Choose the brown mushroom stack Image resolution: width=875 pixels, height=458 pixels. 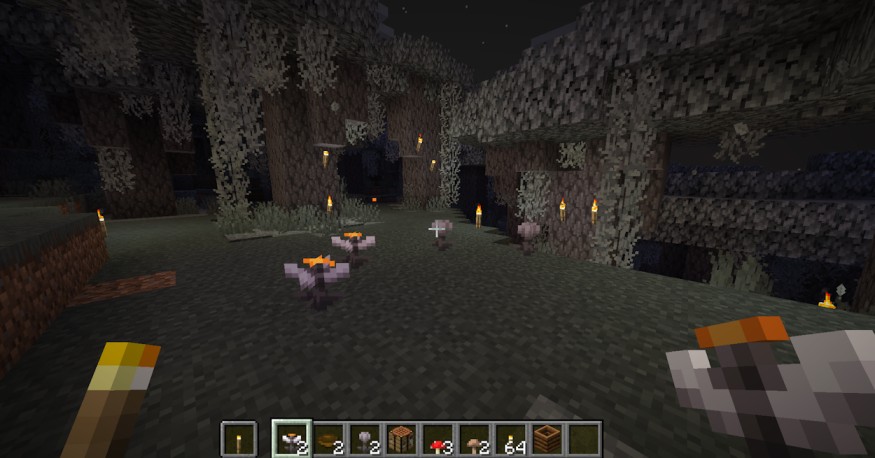point(475,439)
